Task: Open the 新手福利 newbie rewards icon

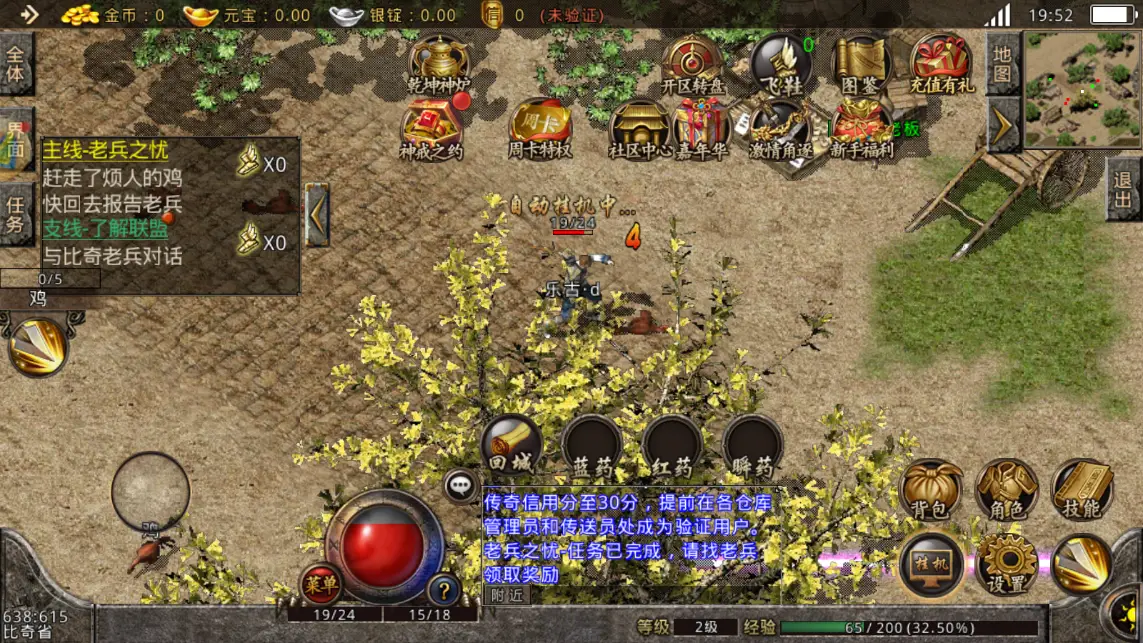Action: (x=861, y=130)
